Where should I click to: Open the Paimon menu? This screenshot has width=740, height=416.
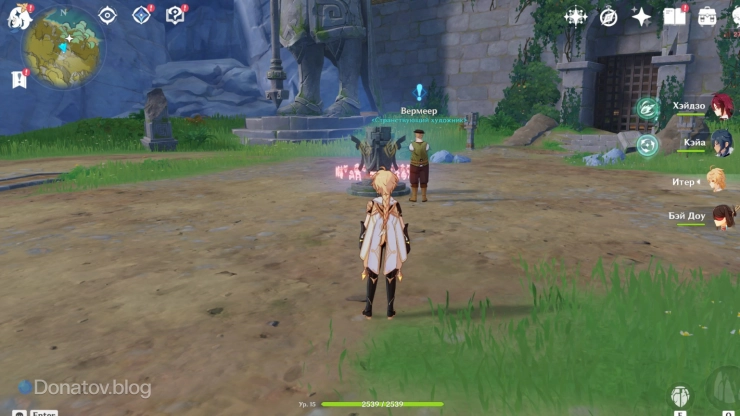click(x=19, y=17)
